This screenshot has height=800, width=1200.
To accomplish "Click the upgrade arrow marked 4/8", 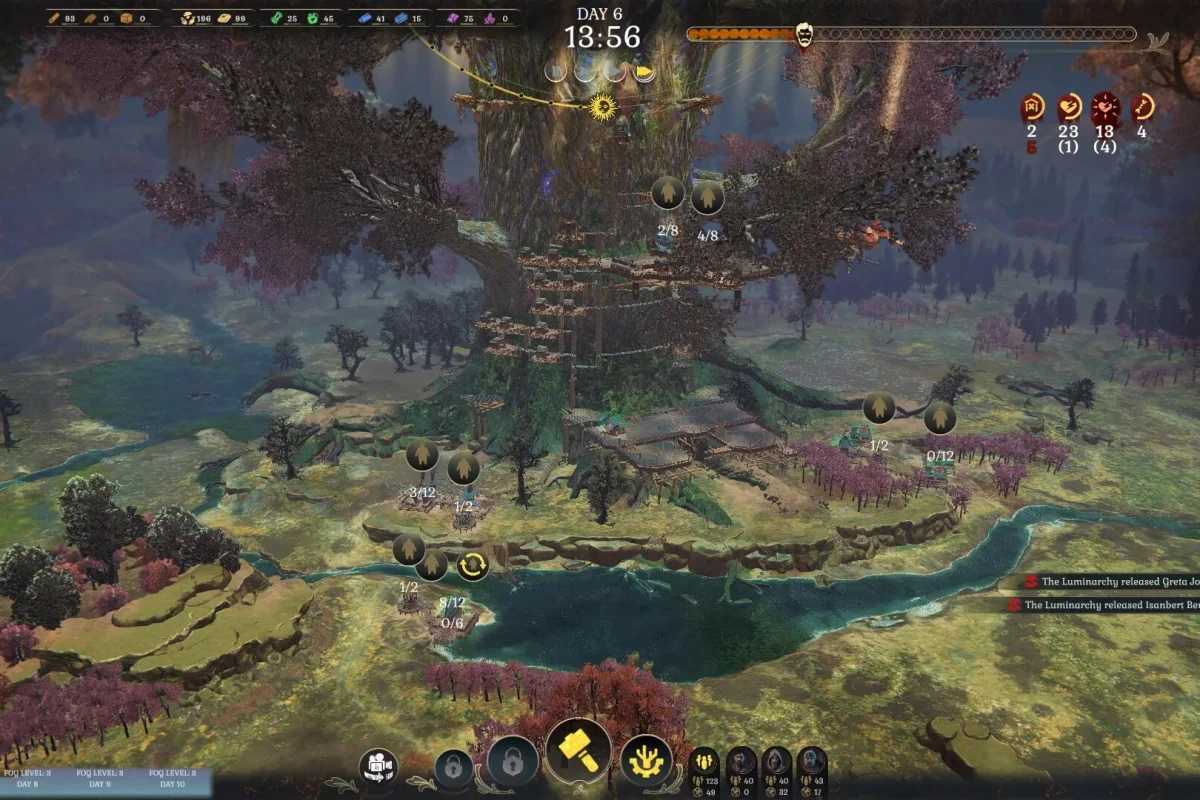I will [707, 196].
